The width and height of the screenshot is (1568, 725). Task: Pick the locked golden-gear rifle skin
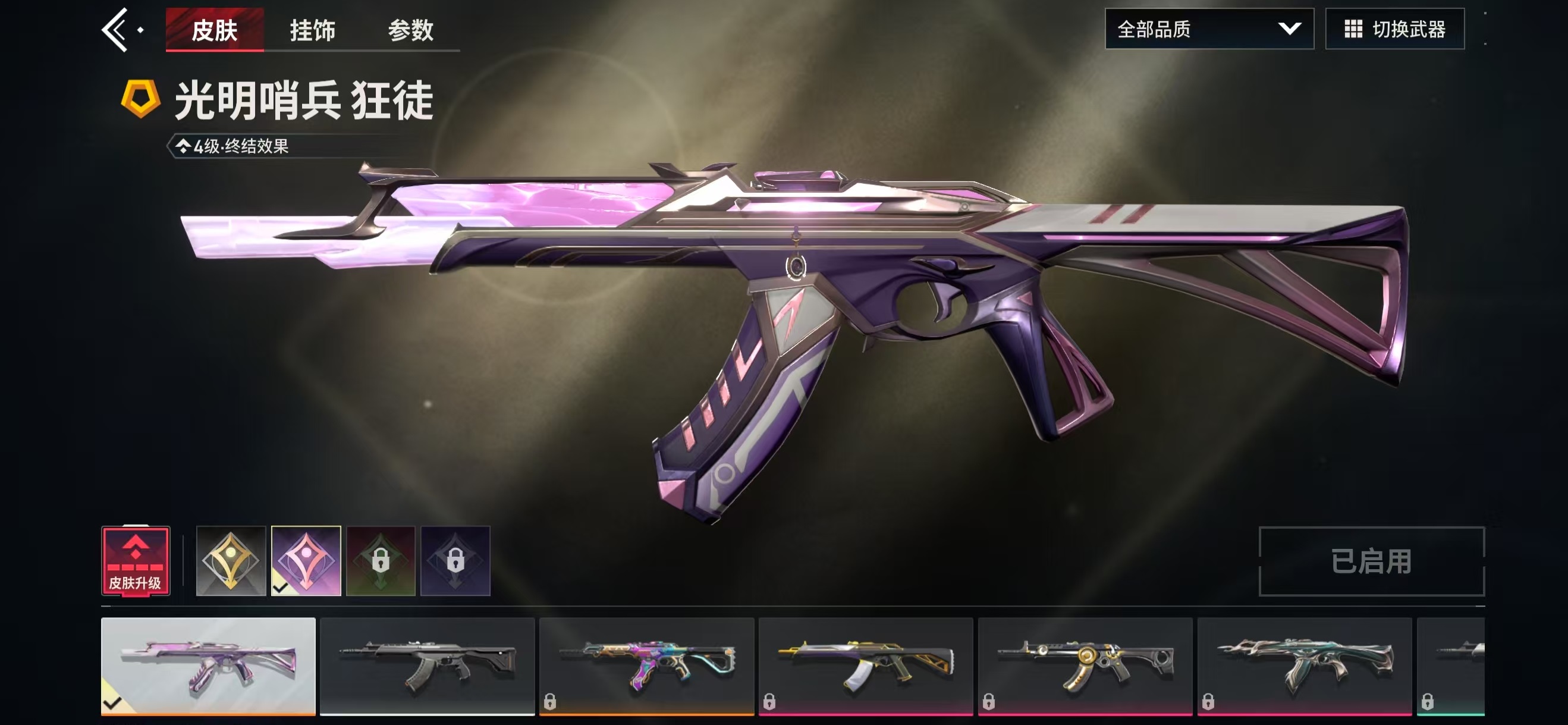[x=1085, y=666]
